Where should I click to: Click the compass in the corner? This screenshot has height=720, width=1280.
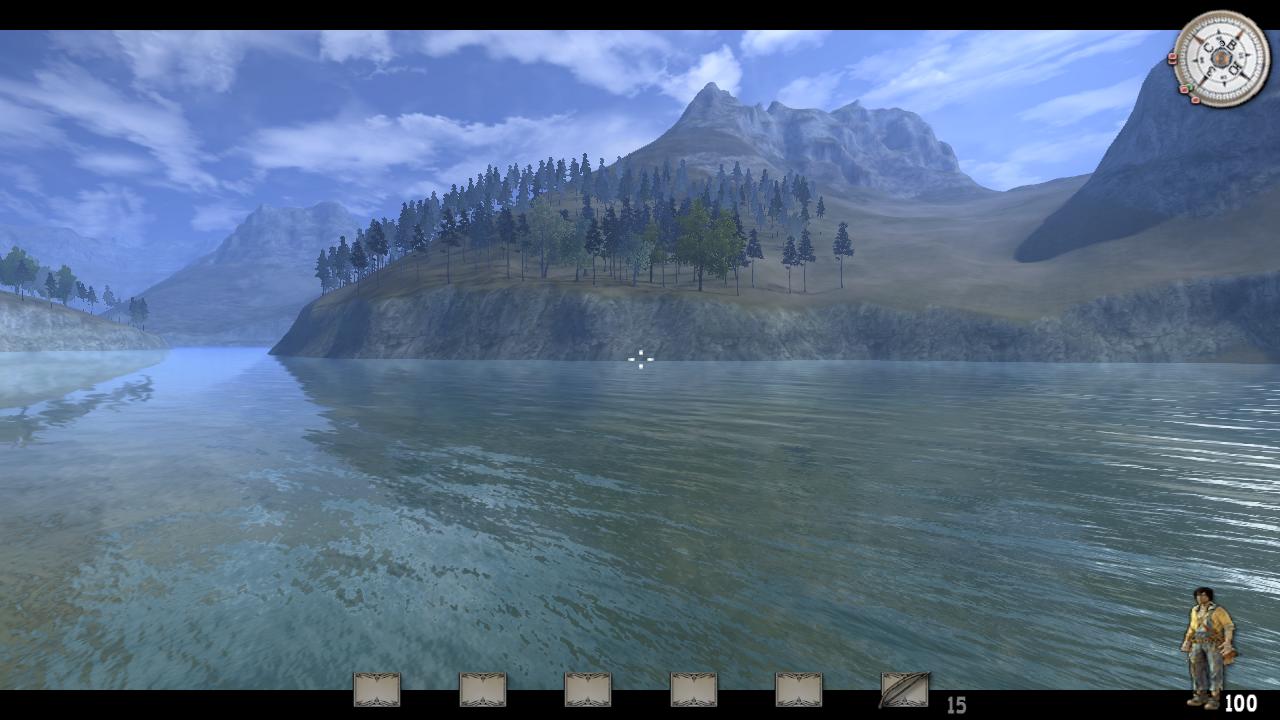point(1220,58)
